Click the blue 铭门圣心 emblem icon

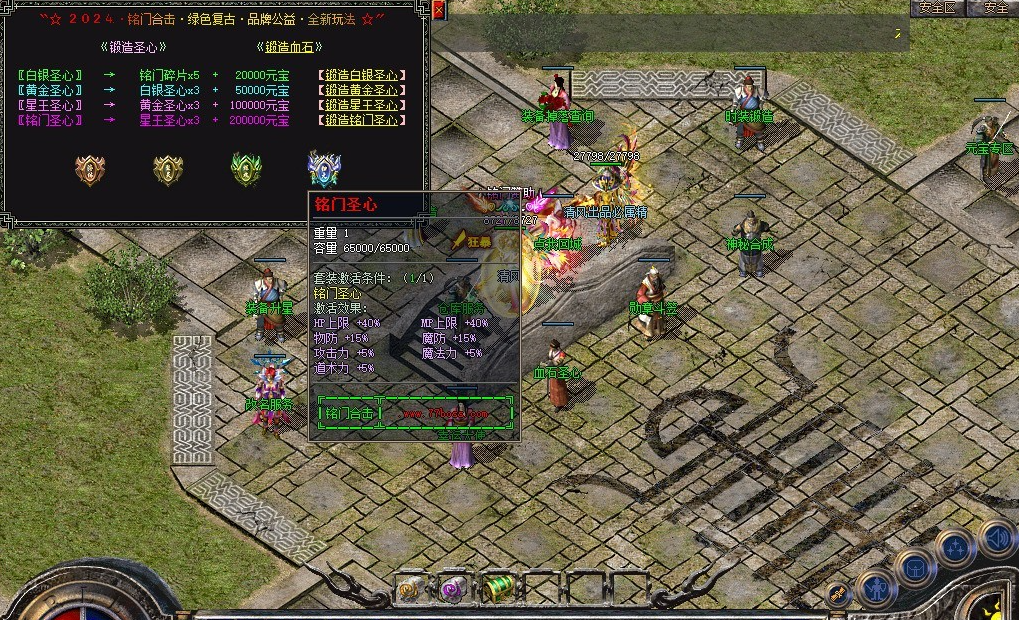click(324, 169)
